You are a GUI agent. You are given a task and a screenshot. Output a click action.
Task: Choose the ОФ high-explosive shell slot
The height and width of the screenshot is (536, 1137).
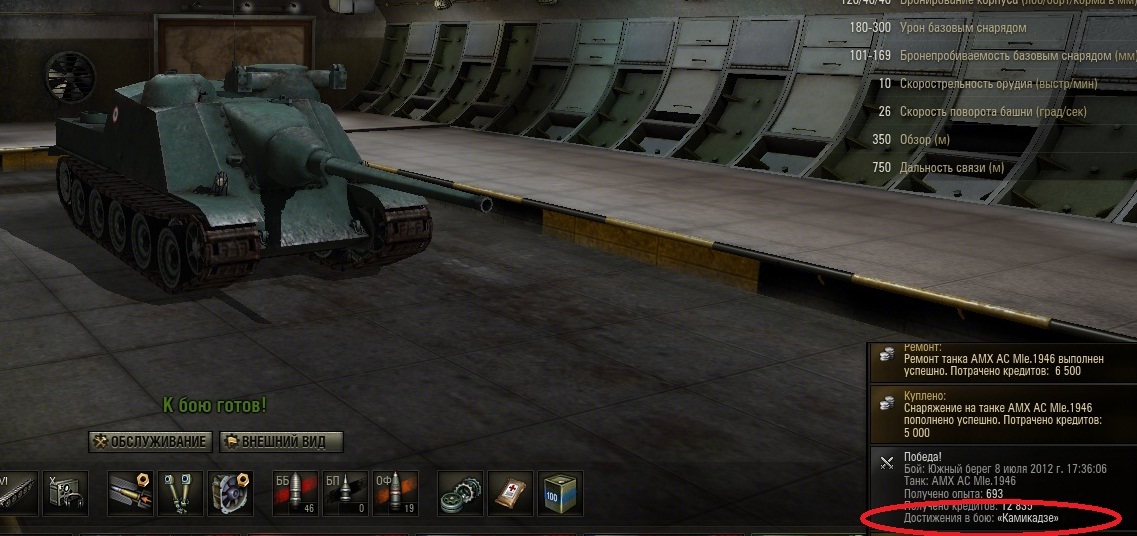(x=396, y=494)
